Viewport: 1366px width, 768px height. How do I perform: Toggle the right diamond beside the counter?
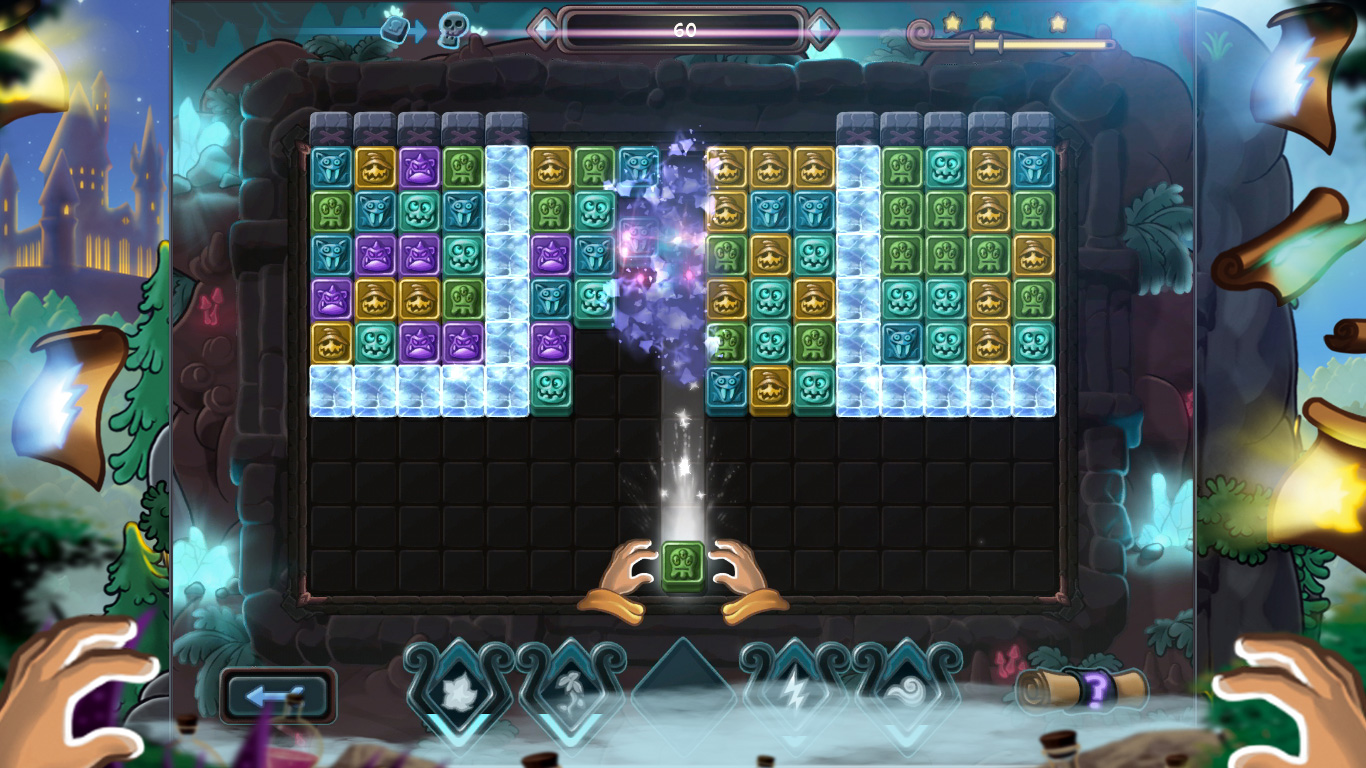click(x=822, y=30)
